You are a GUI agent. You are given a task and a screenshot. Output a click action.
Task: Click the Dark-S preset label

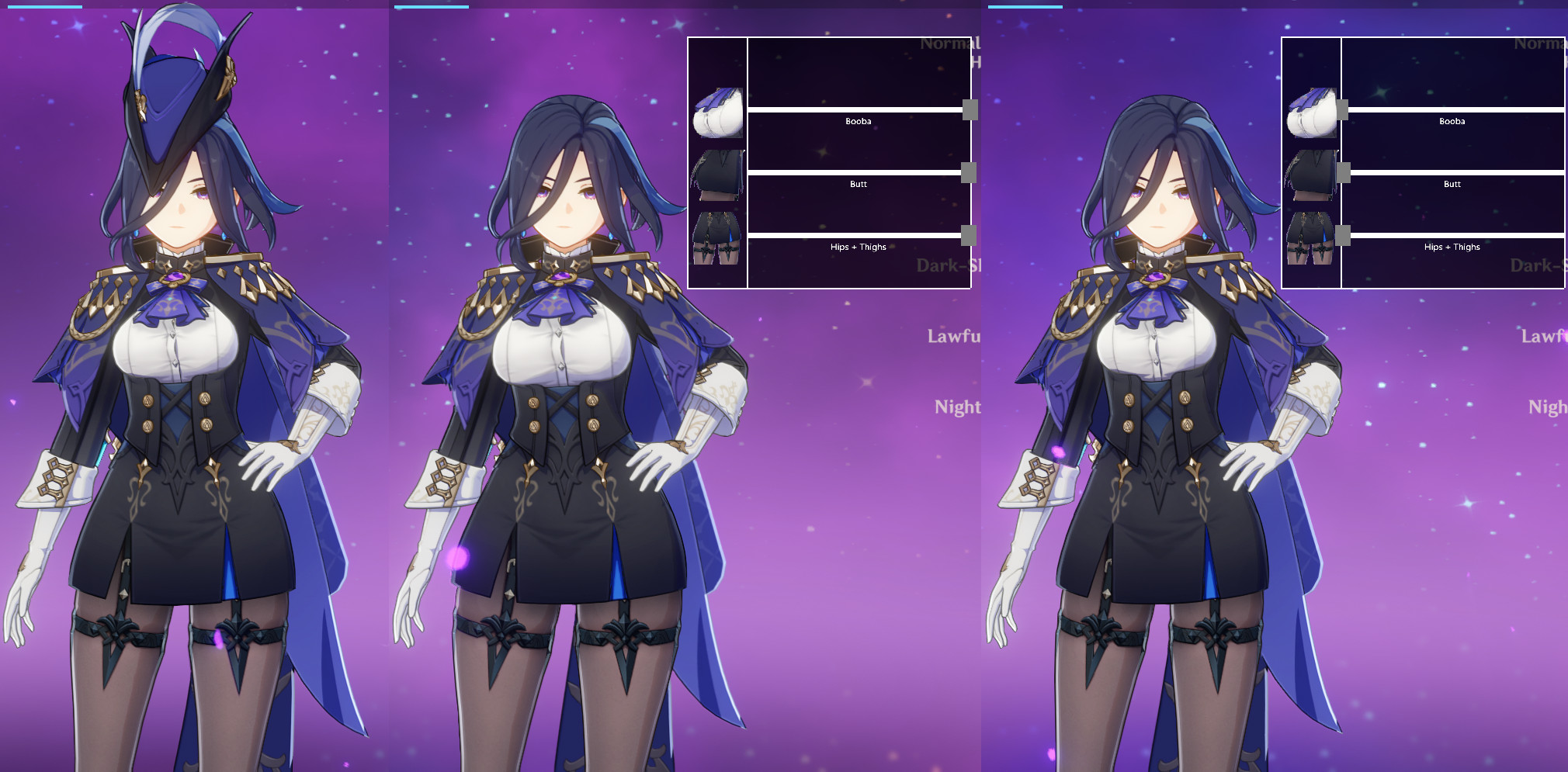click(x=947, y=266)
